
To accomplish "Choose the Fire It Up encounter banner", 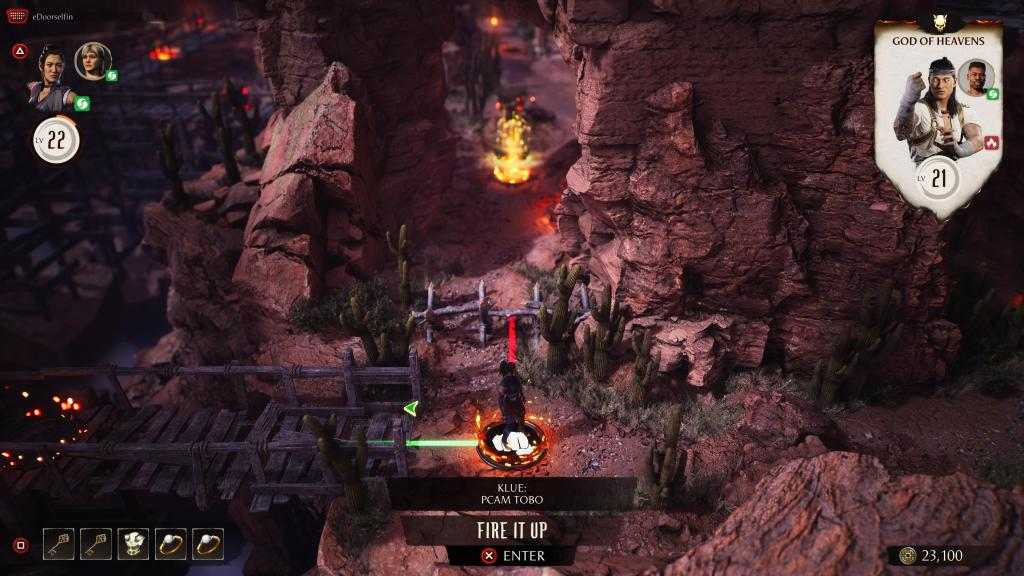I will tap(511, 530).
